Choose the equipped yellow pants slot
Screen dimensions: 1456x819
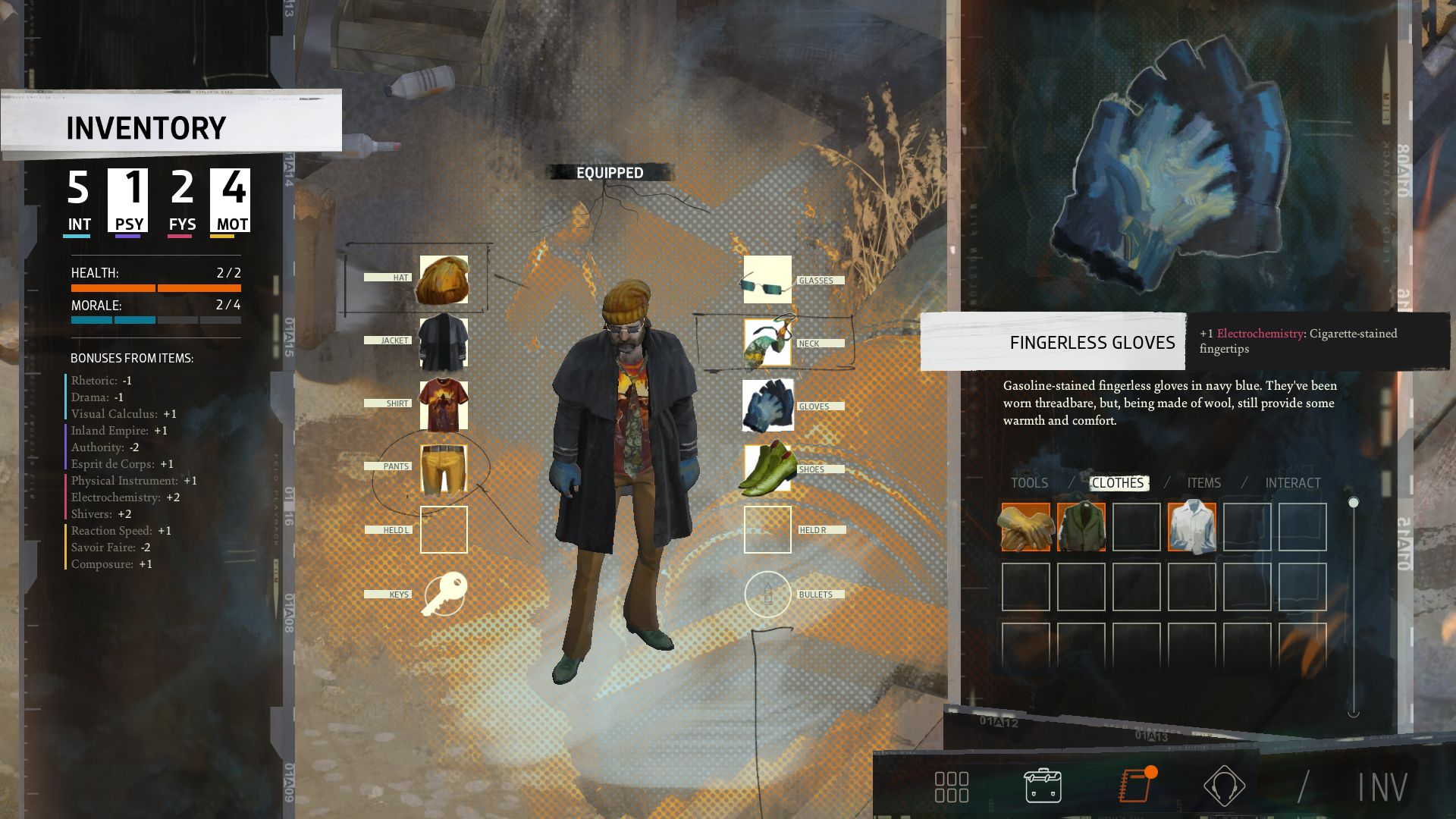[444, 468]
